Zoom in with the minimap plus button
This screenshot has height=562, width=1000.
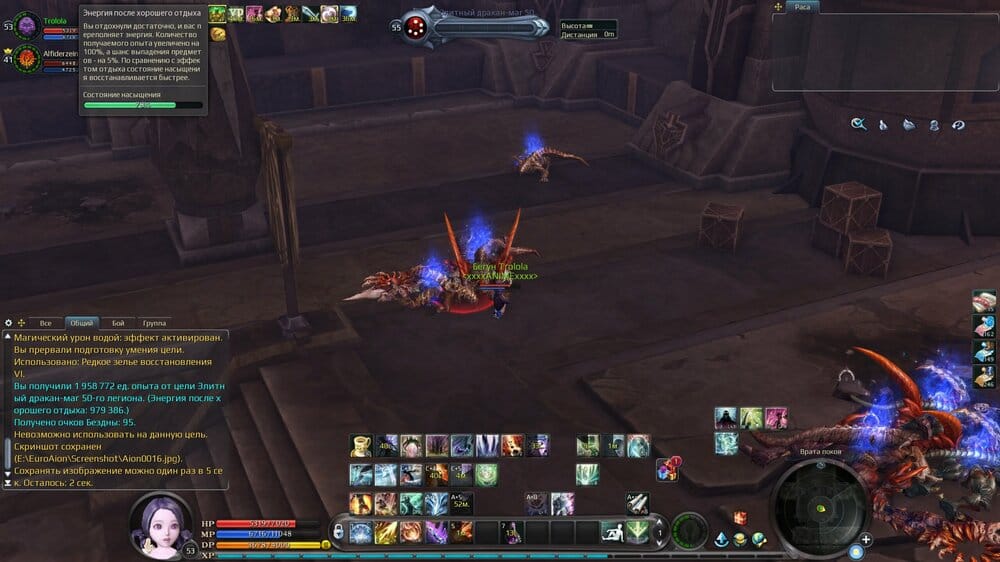(866, 539)
